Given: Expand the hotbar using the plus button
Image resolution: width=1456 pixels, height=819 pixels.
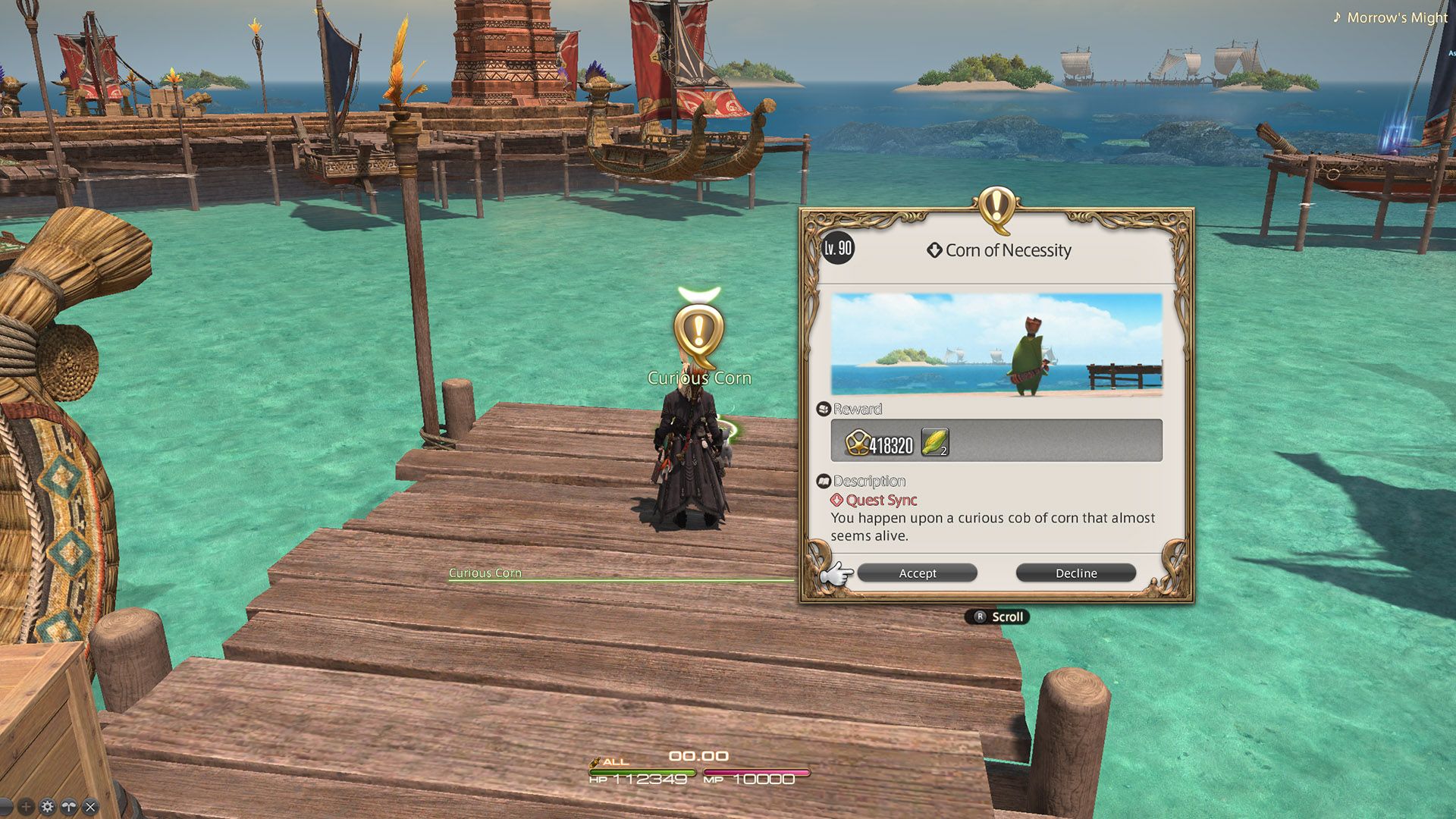Looking at the screenshot, I should tap(25, 806).
